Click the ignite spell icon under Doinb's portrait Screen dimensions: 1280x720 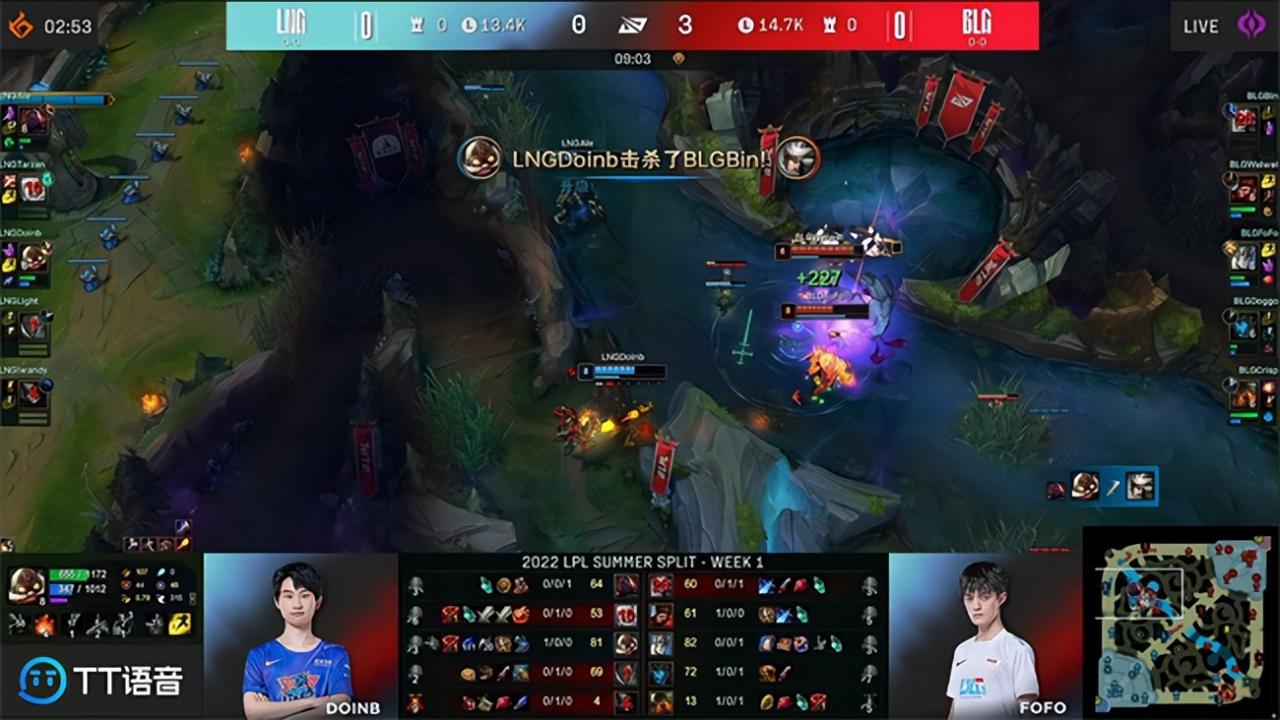(44, 624)
